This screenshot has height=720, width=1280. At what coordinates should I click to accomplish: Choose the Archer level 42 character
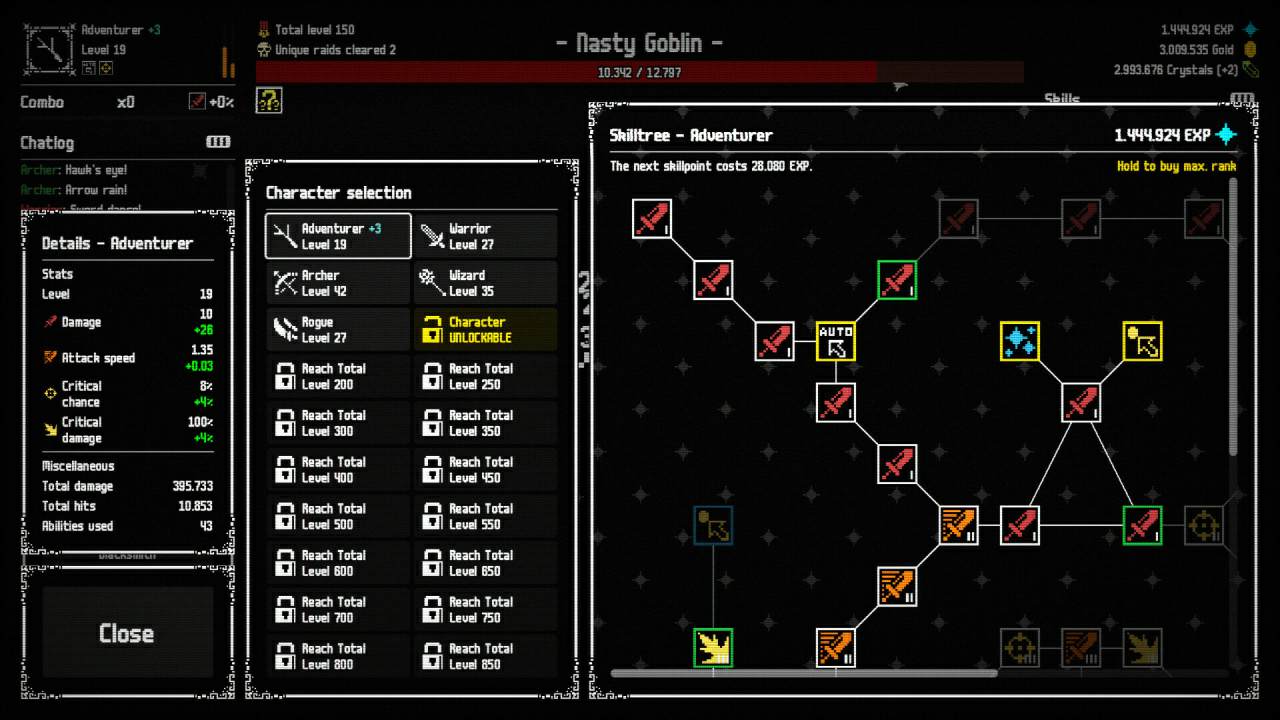[x=338, y=283]
